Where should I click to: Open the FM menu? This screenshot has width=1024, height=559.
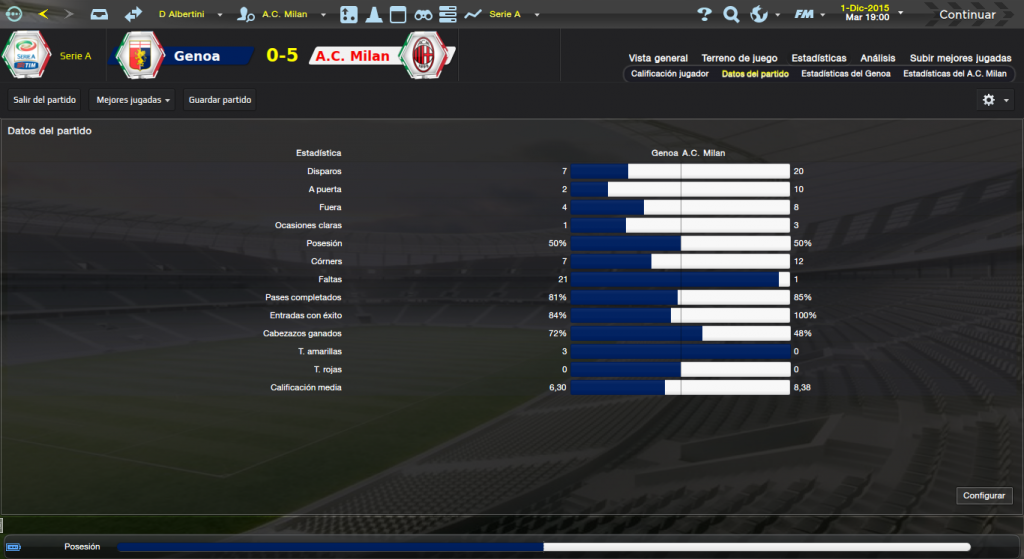click(807, 15)
